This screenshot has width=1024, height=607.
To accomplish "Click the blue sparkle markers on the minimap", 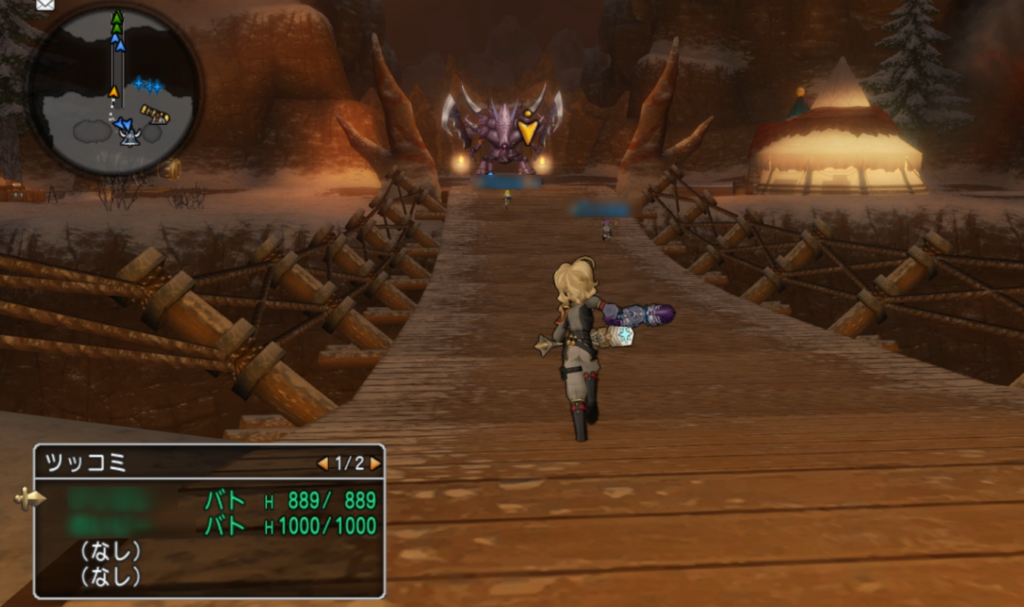I will [148, 85].
